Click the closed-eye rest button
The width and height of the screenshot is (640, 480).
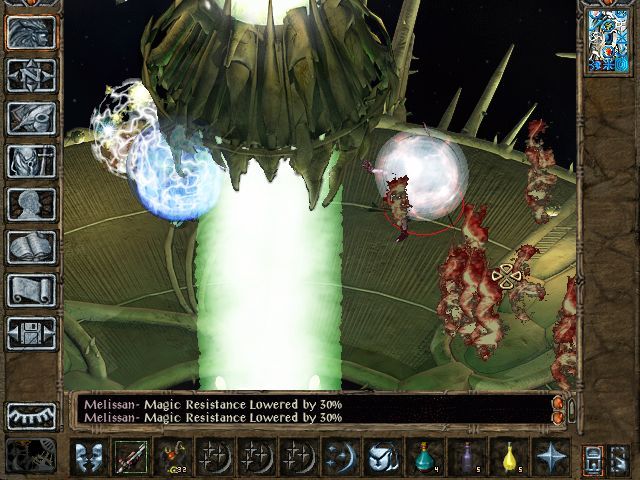(31, 415)
